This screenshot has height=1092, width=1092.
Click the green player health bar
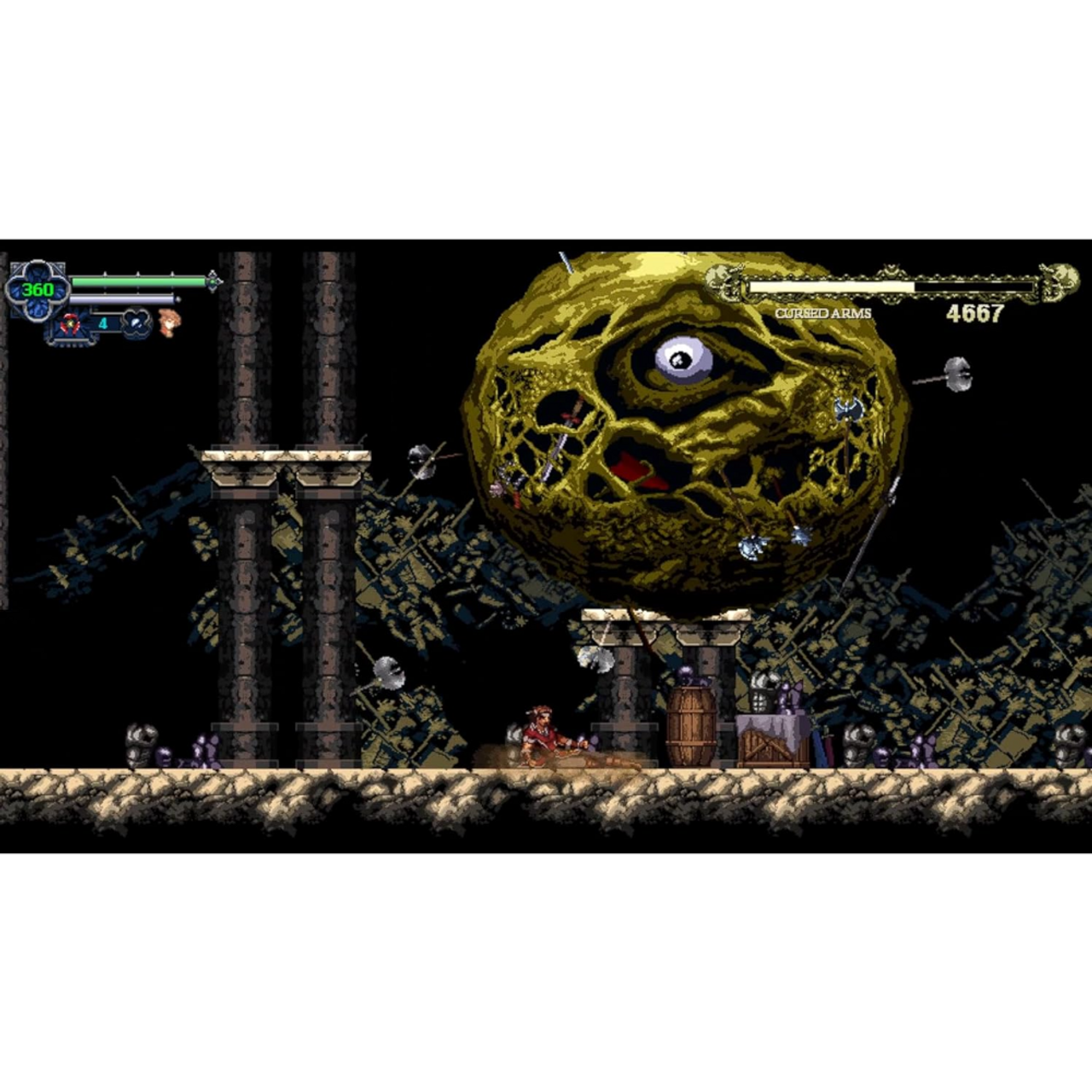click(138, 280)
